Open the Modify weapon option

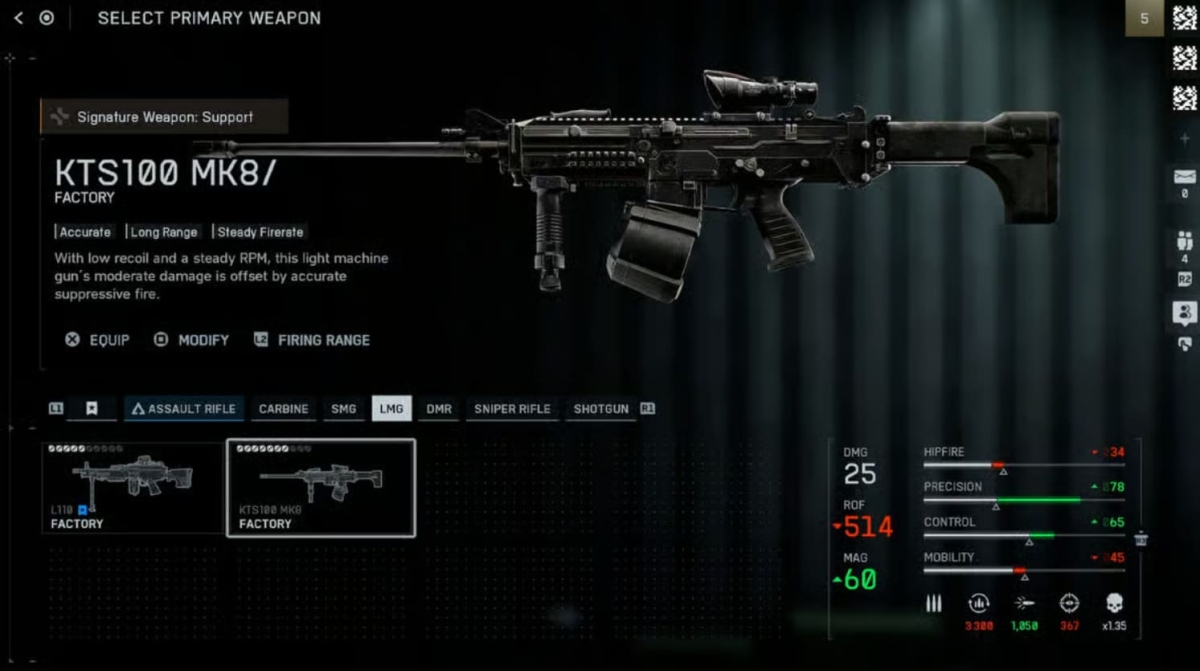192,340
